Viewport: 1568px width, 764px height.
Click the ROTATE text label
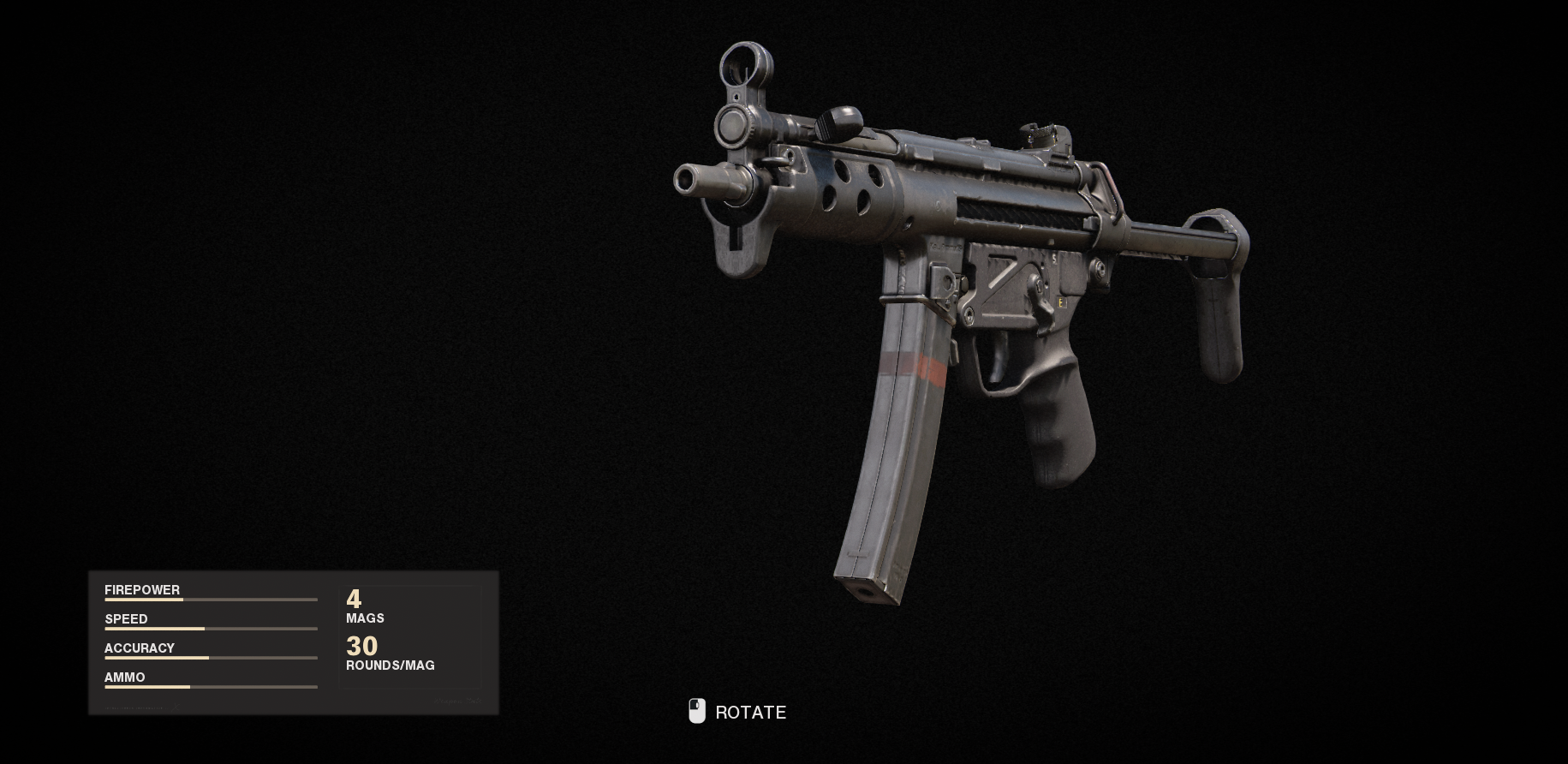(x=751, y=712)
